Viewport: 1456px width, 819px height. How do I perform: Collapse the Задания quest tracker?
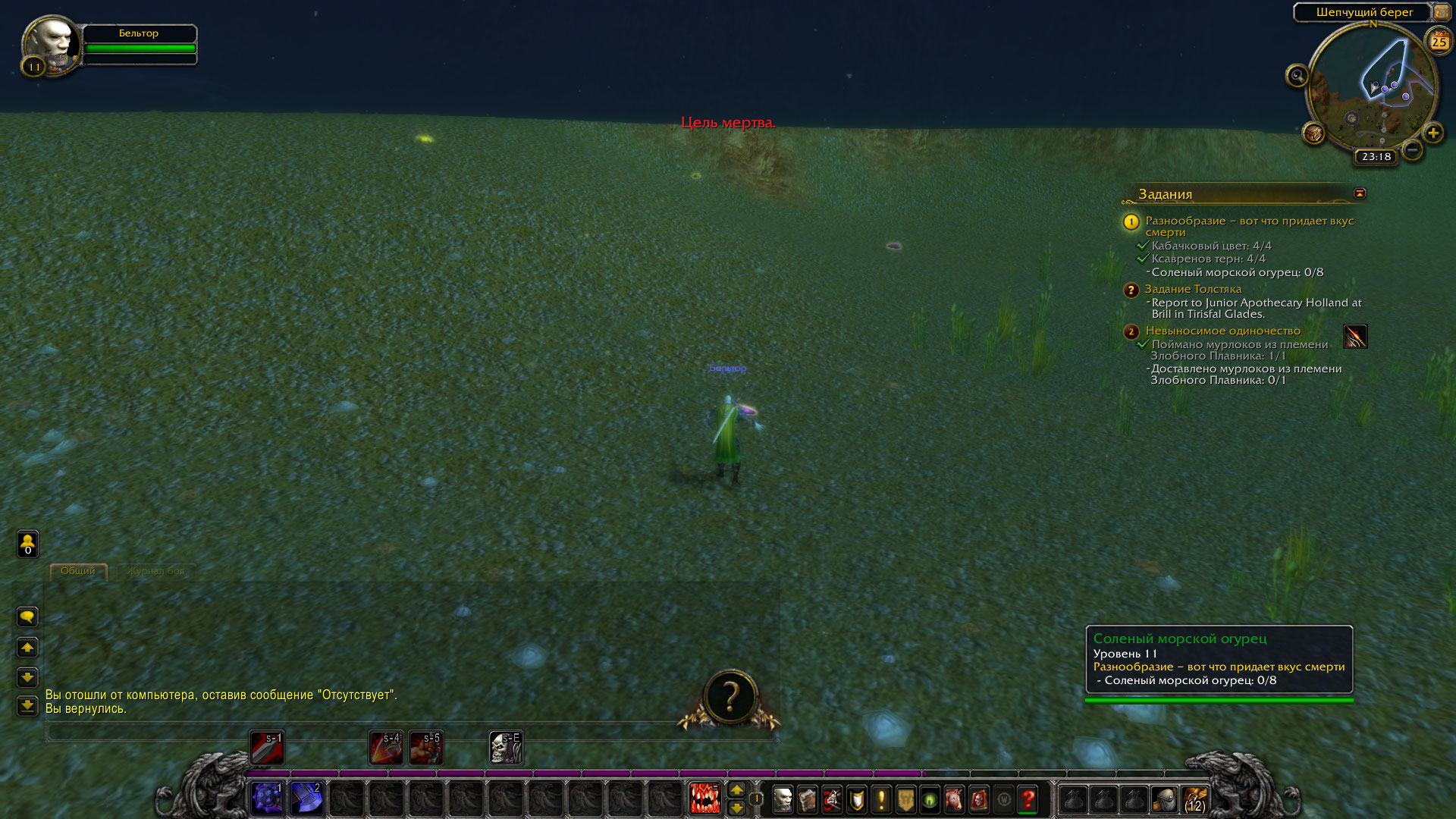pos(1360,193)
